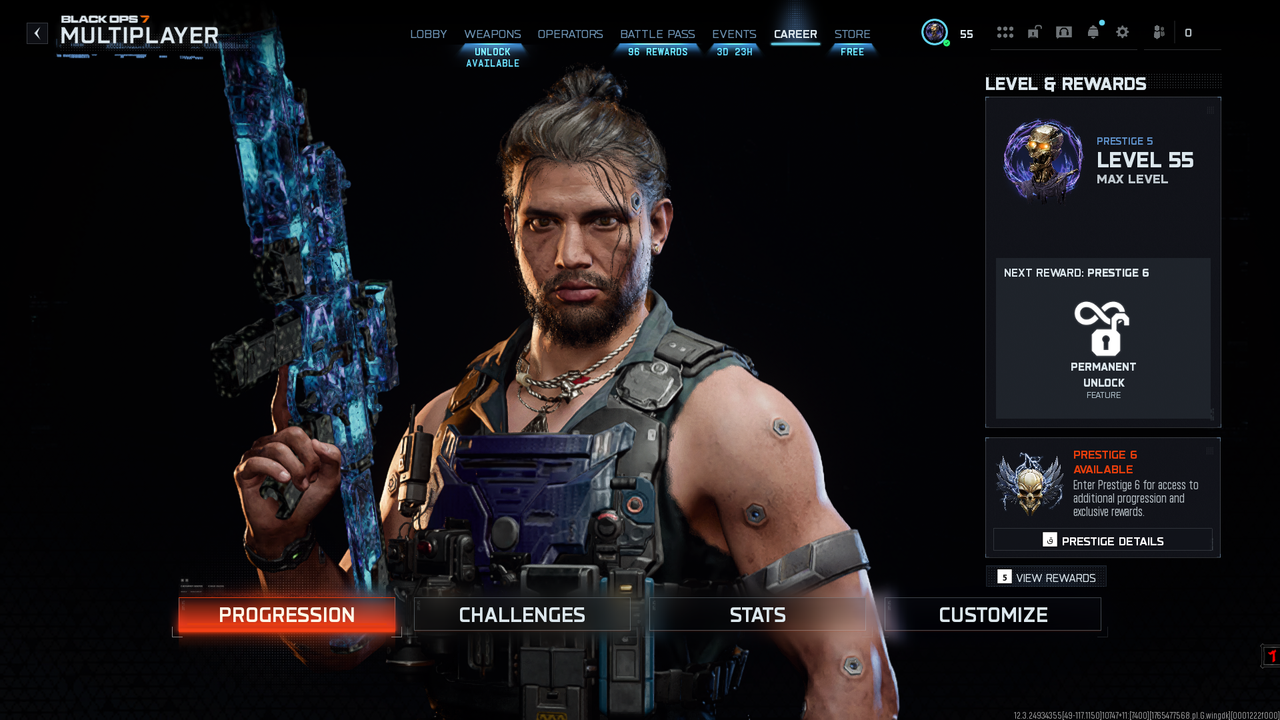Open the six-dot grid menu icon
Screen dimensions: 1280x720
[1005, 33]
